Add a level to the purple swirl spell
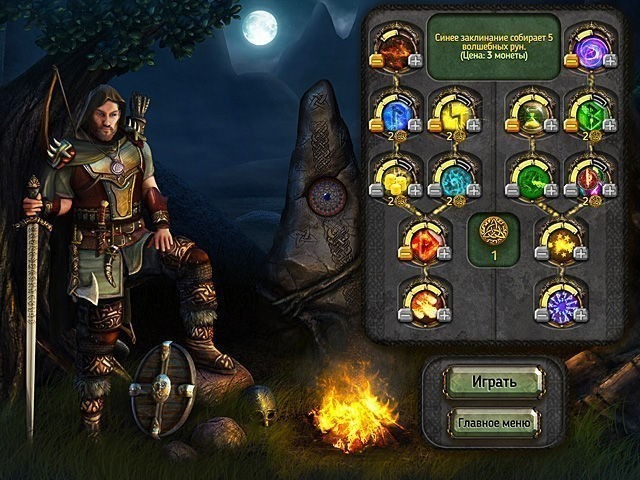Screen dimensions: 640x480 pos(606,62)
